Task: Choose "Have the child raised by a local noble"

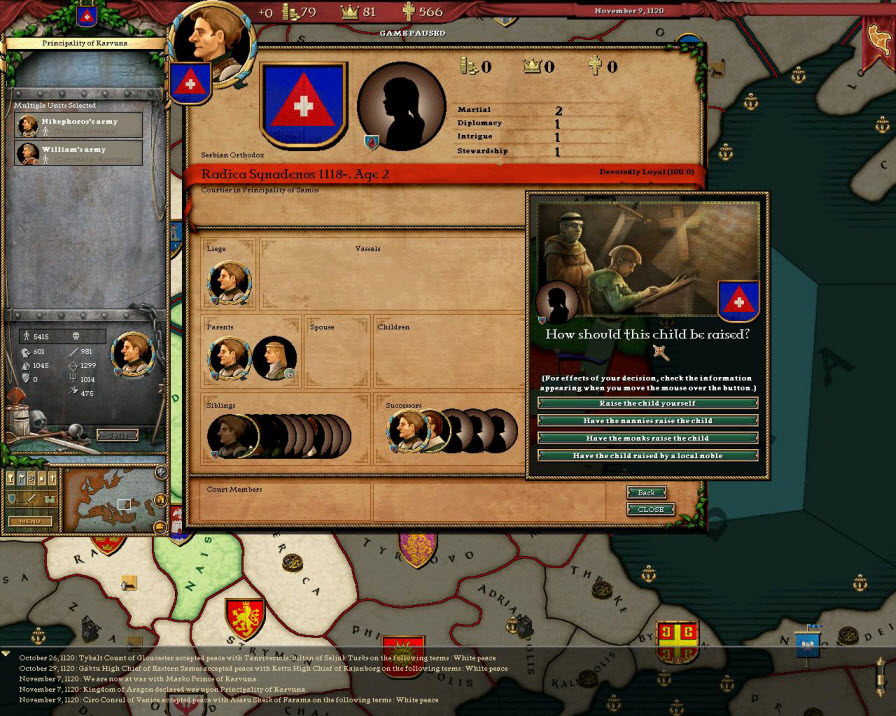Action: (x=647, y=455)
